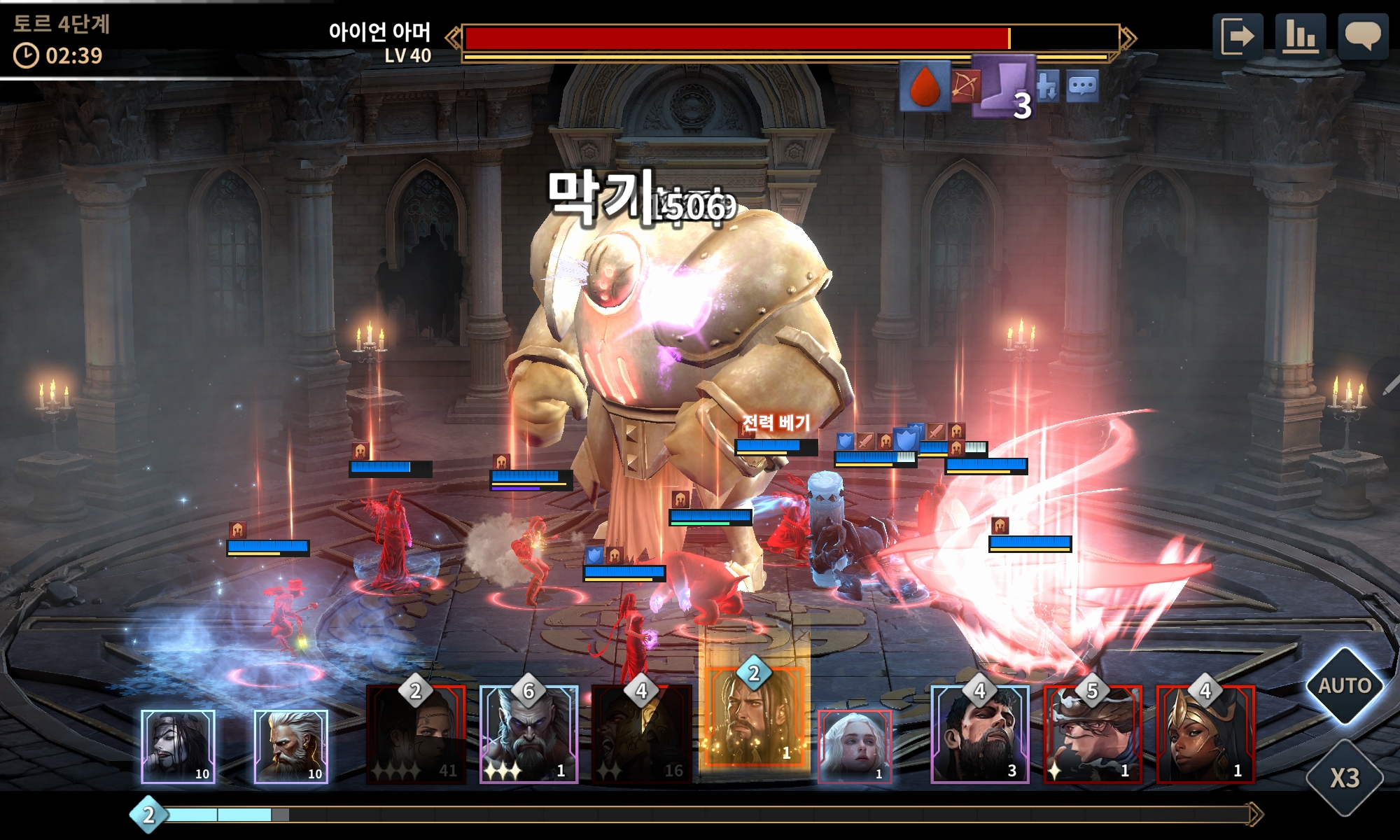1400x840 pixels.
Task: Select the grey-bearded warrior card costing 6
Action: click(x=528, y=735)
